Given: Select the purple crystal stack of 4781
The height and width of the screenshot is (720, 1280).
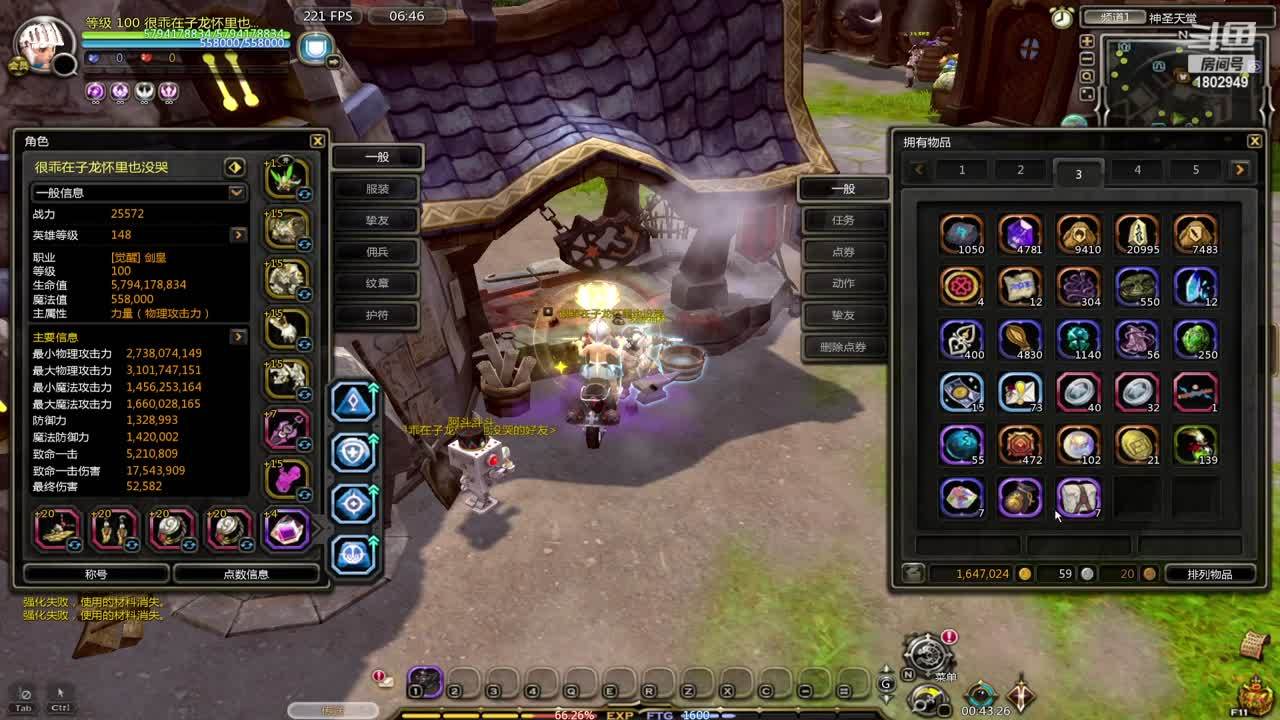Looking at the screenshot, I should pyautogui.click(x=1020, y=234).
